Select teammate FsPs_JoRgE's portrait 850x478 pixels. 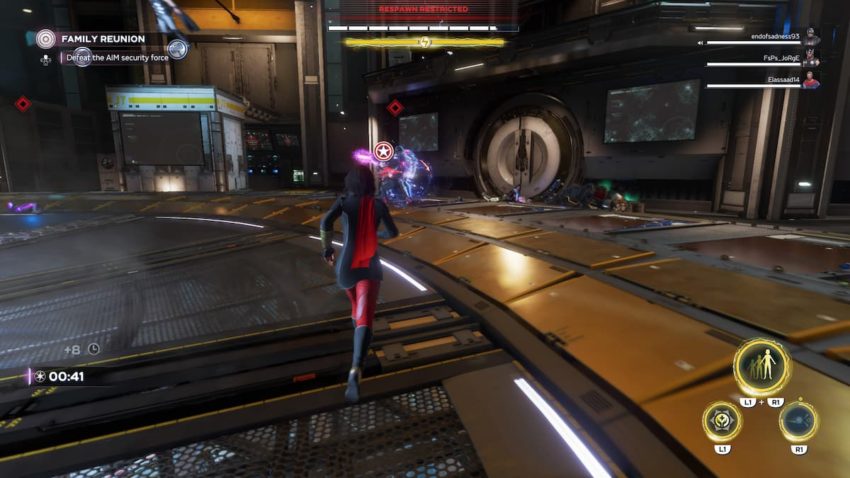[x=811, y=59]
